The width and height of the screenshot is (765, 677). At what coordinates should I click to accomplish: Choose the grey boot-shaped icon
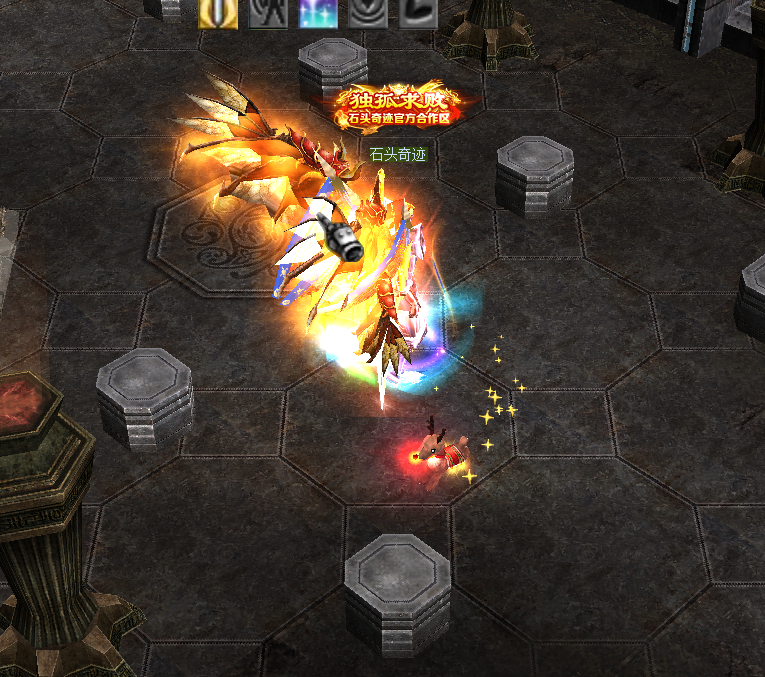point(418,12)
